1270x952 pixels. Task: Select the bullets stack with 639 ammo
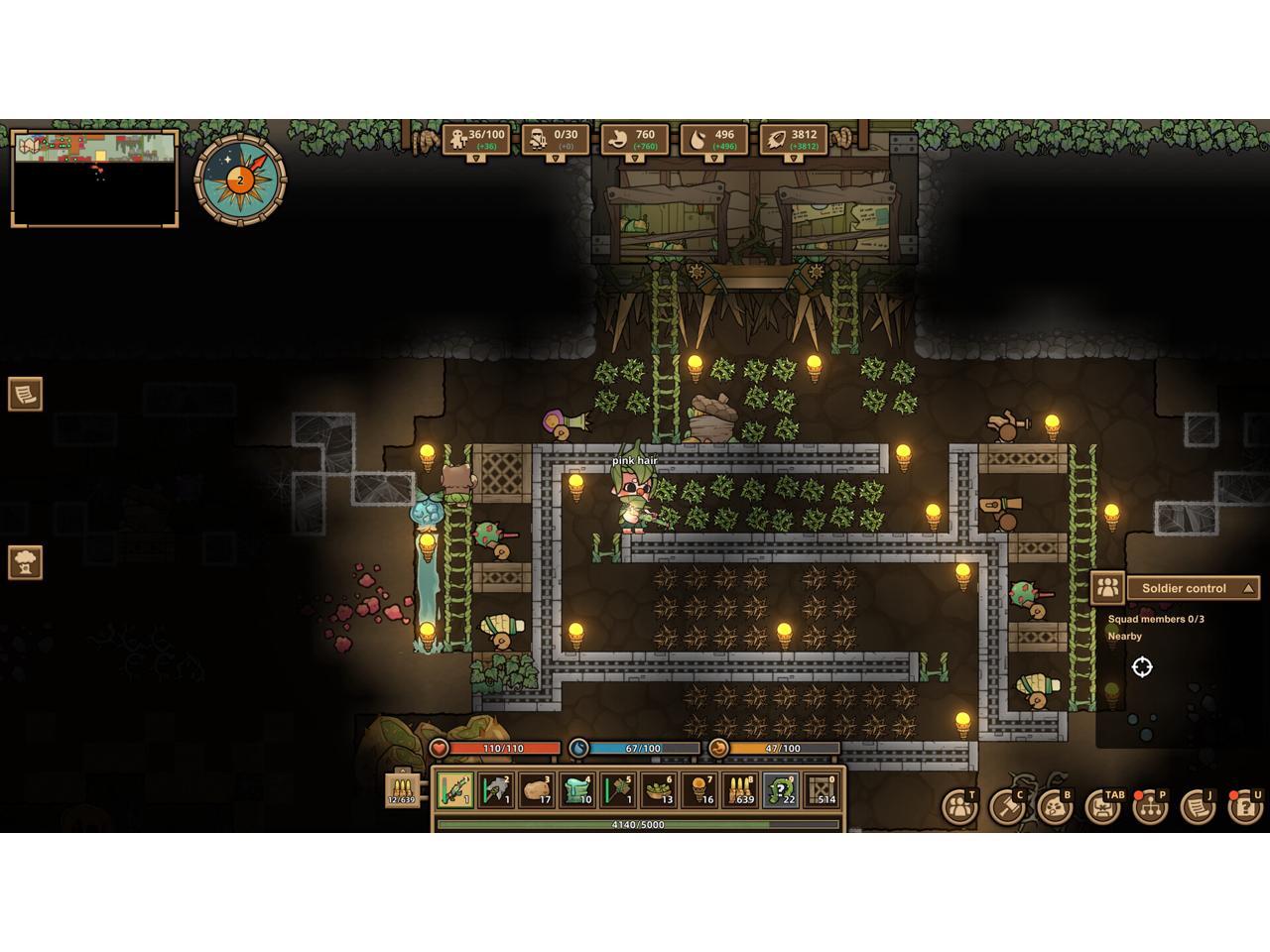coord(740,790)
